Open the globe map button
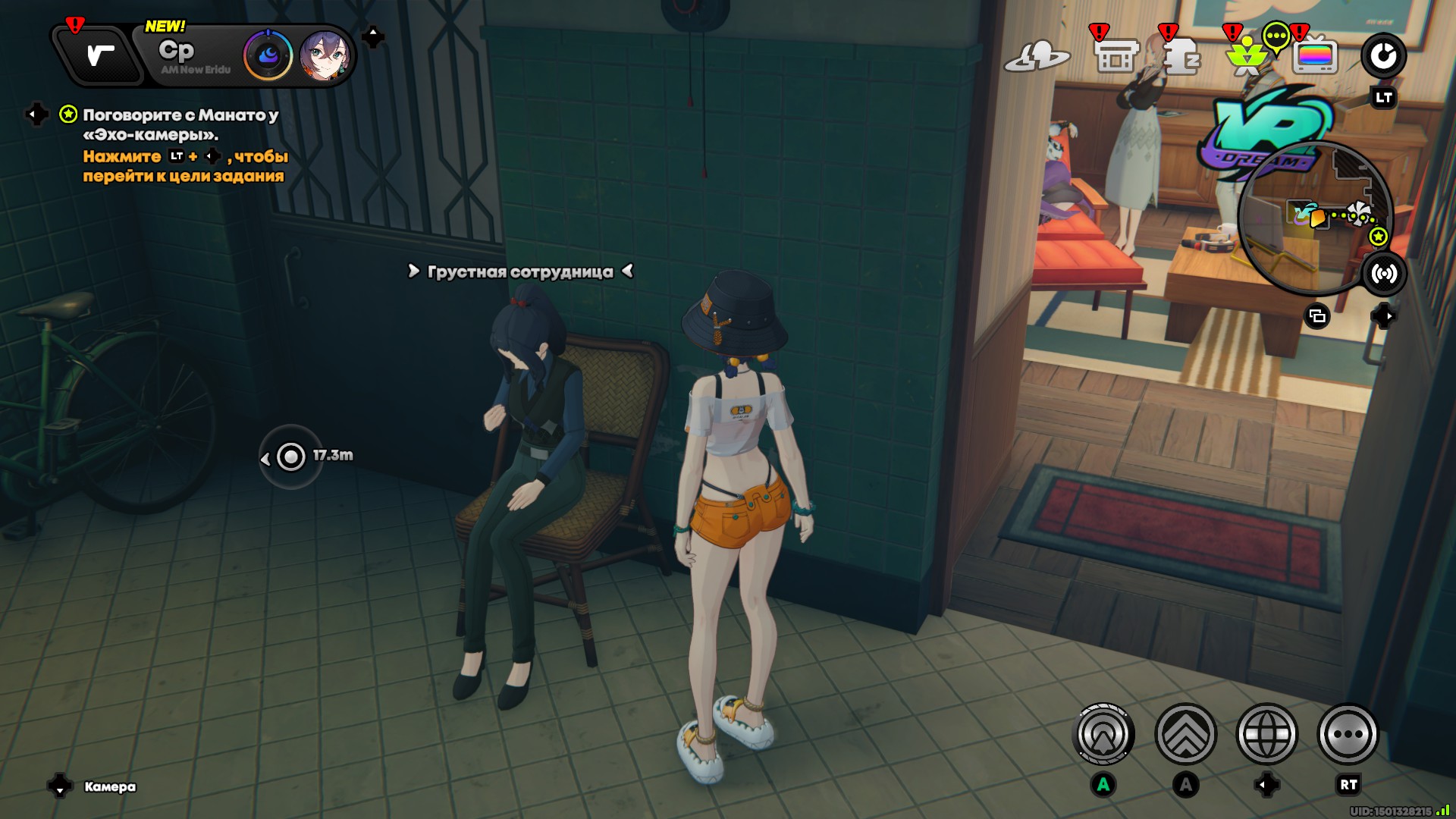 [1266, 734]
